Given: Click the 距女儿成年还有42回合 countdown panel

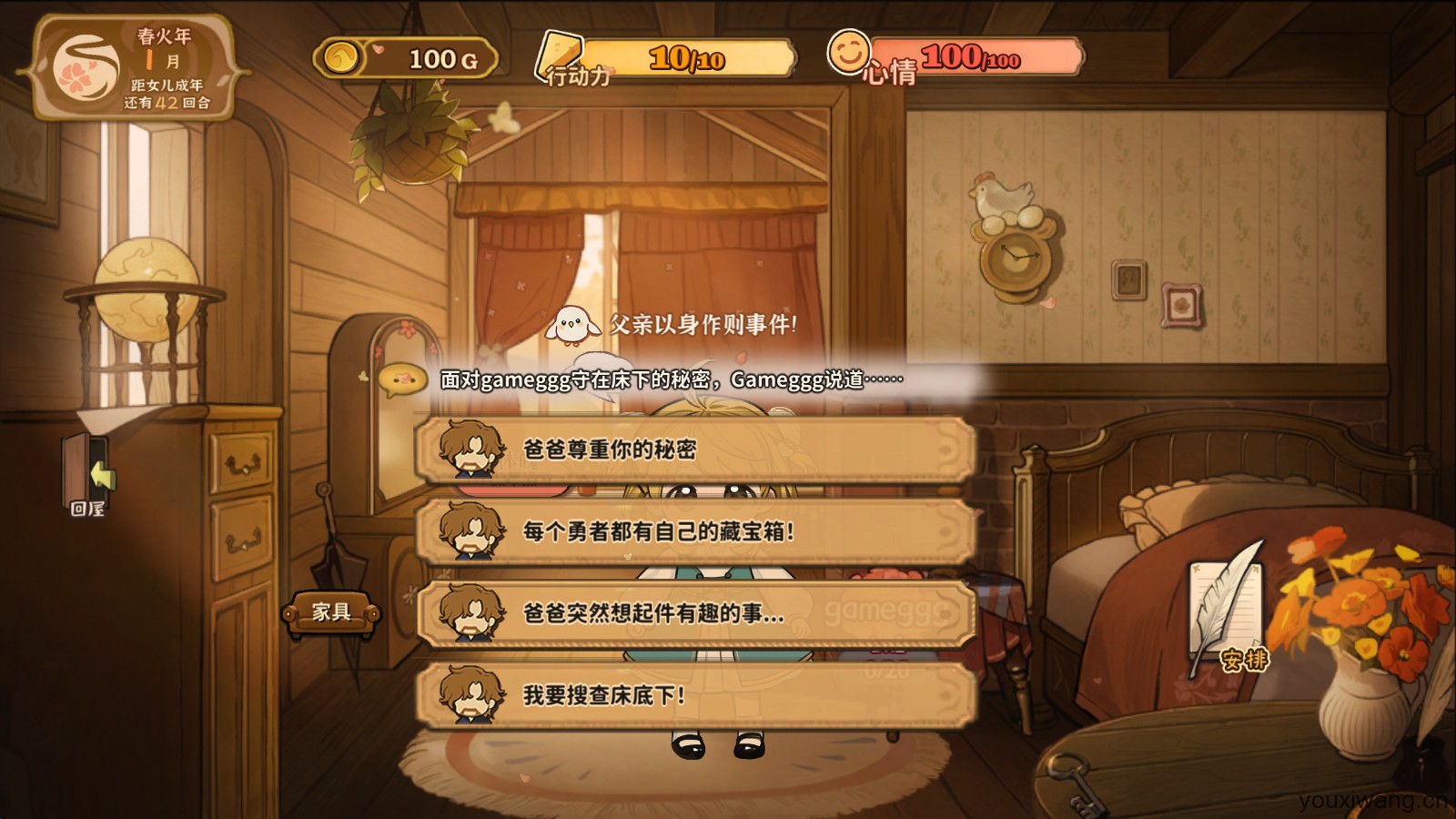Looking at the screenshot, I should tap(169, 95).
